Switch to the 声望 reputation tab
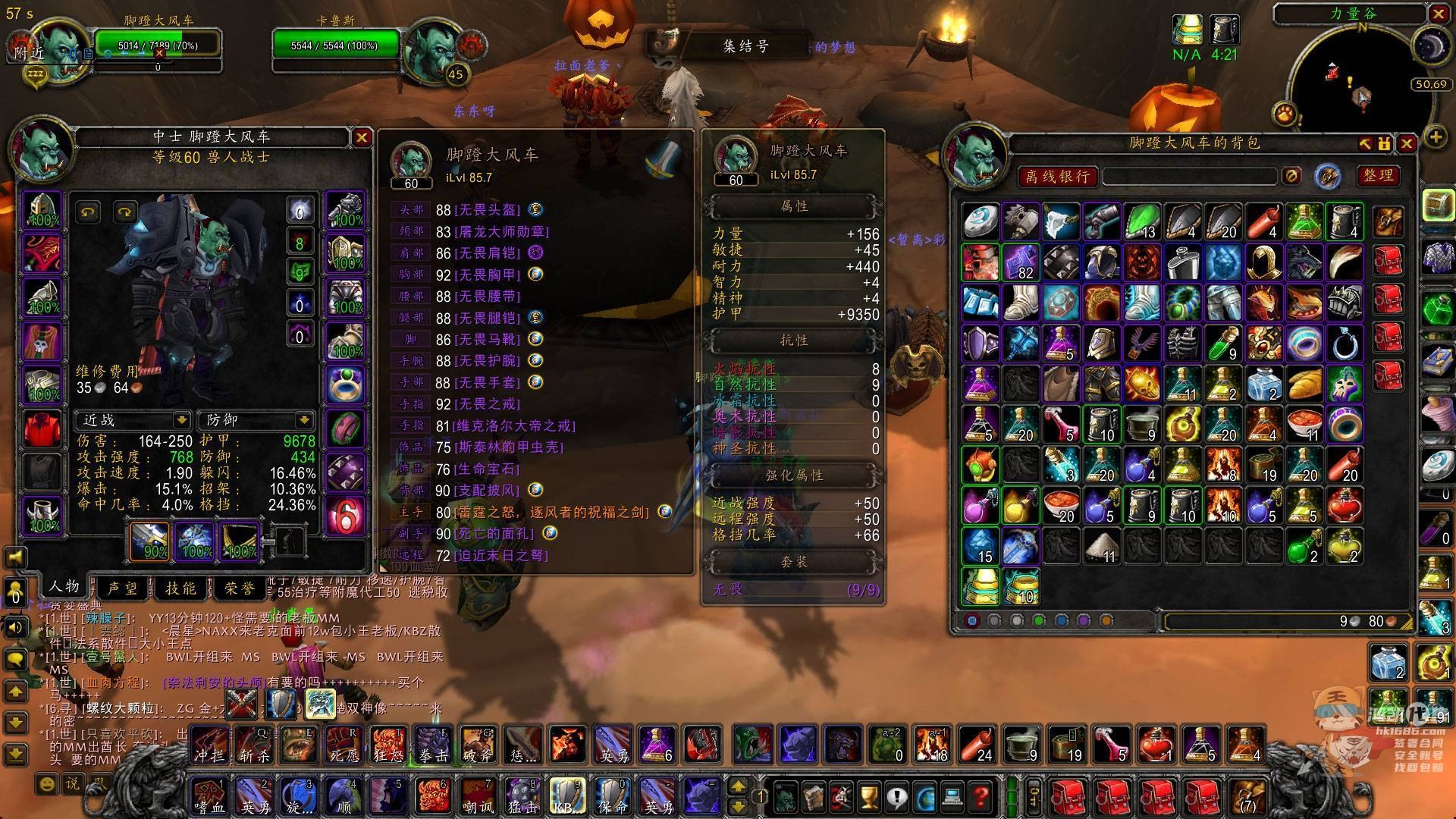 (x=123, y=588)
